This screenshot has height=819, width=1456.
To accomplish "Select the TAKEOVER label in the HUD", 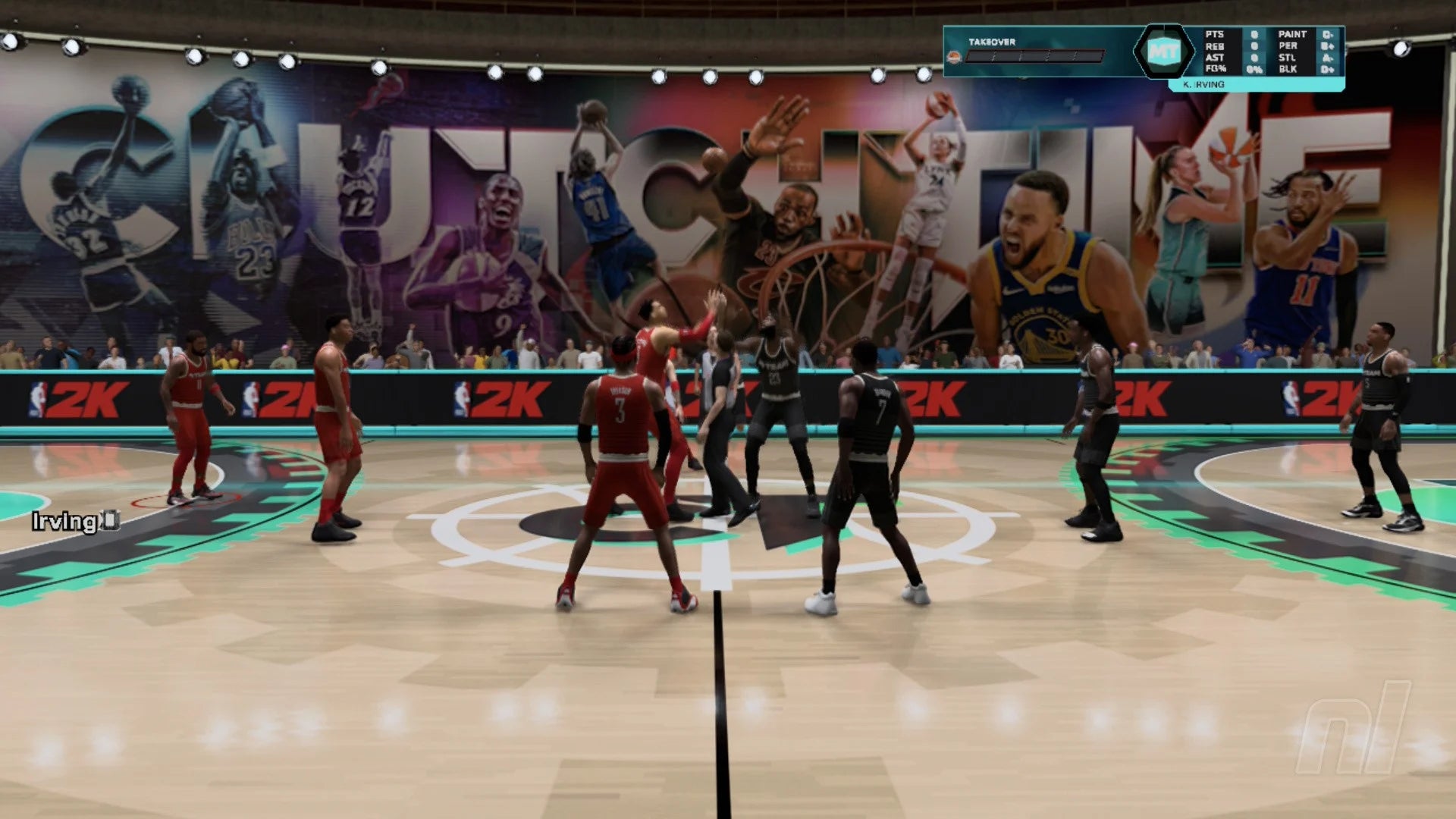I will (x=993, y=42).
